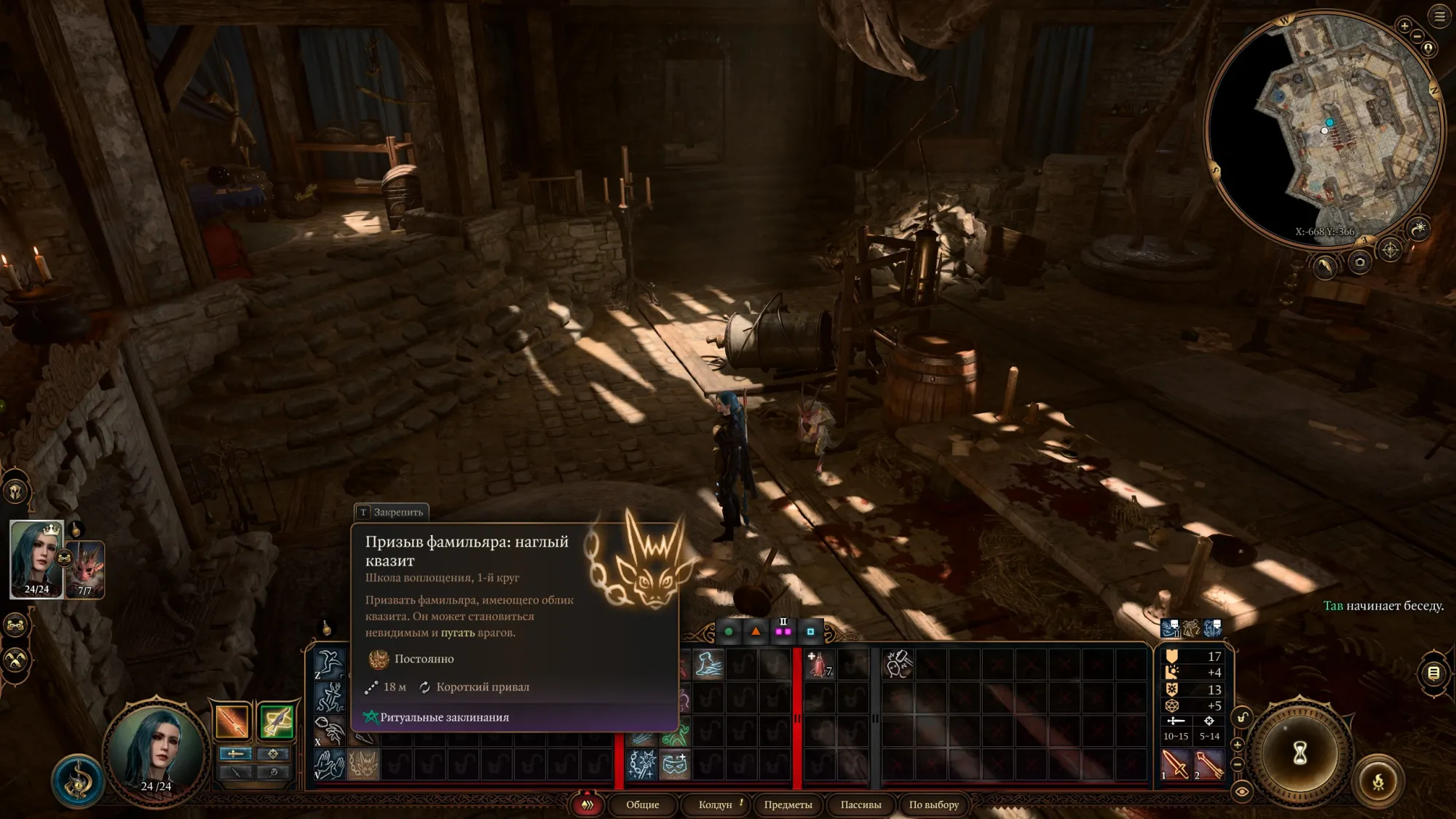Open the main menu button above the minimap

point(1439,16)
